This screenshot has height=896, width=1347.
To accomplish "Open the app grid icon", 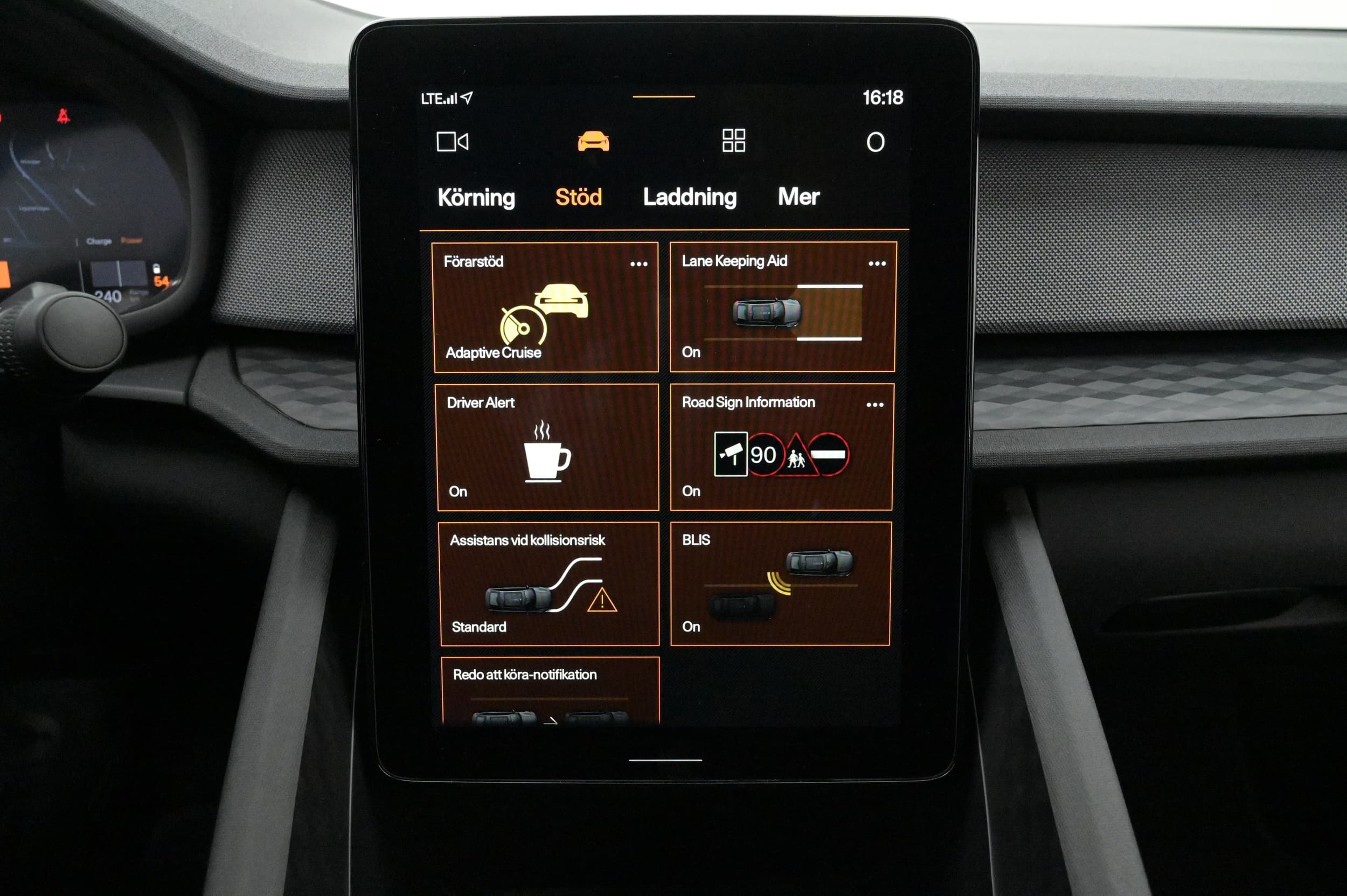I will pos(733,141).
